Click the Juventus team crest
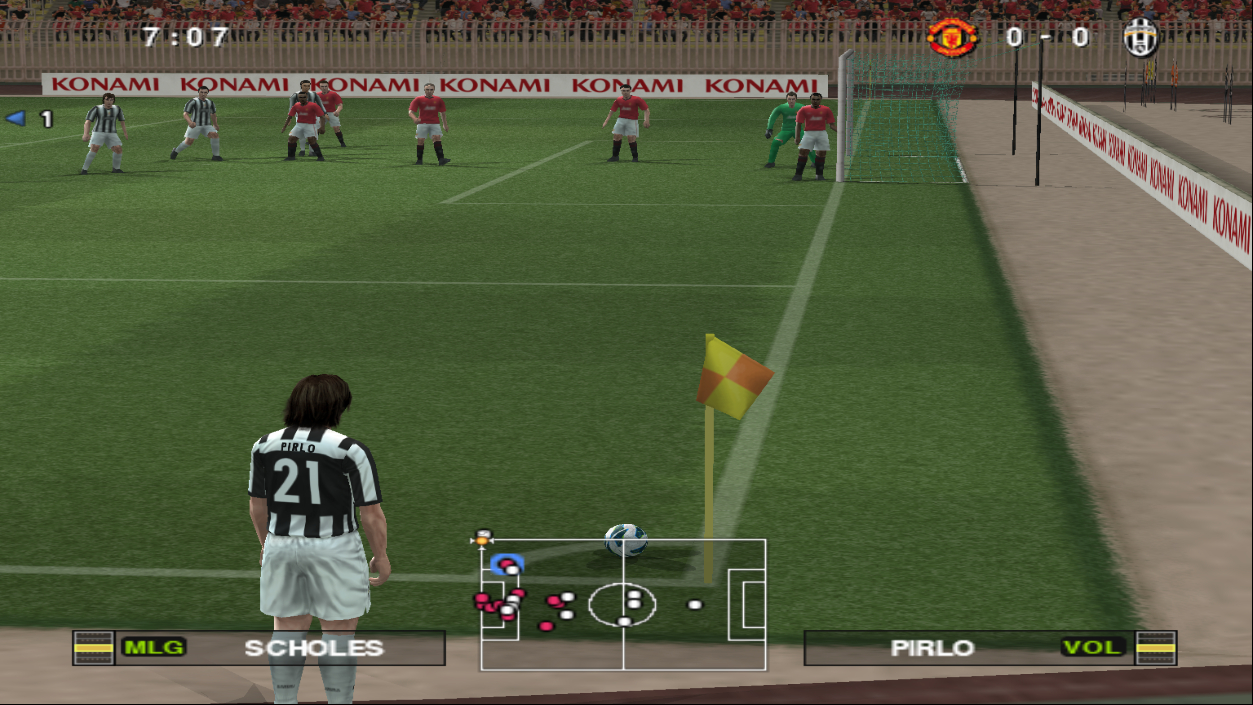 pos(1140,38)
